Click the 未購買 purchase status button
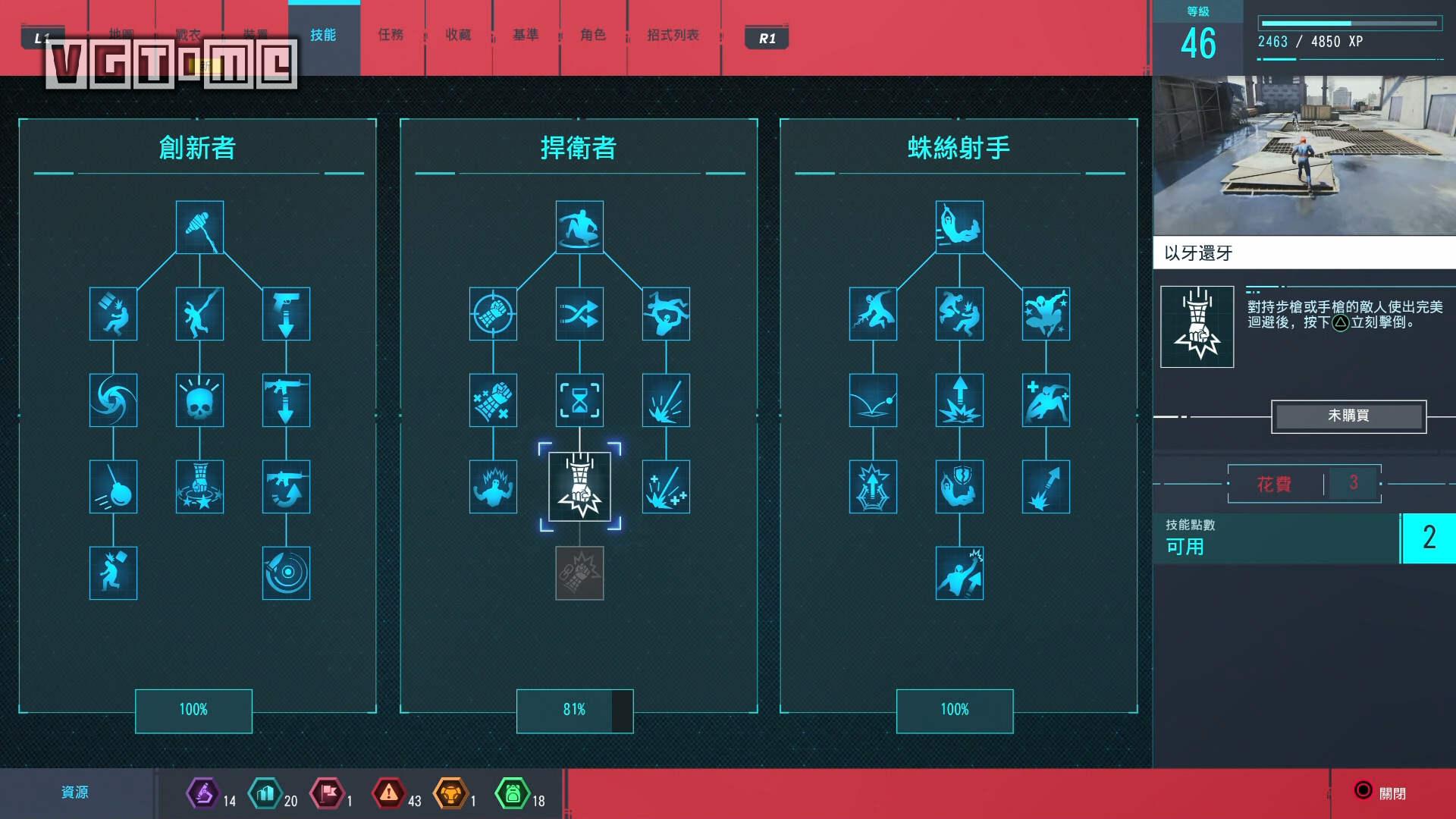 (1348, 416)
